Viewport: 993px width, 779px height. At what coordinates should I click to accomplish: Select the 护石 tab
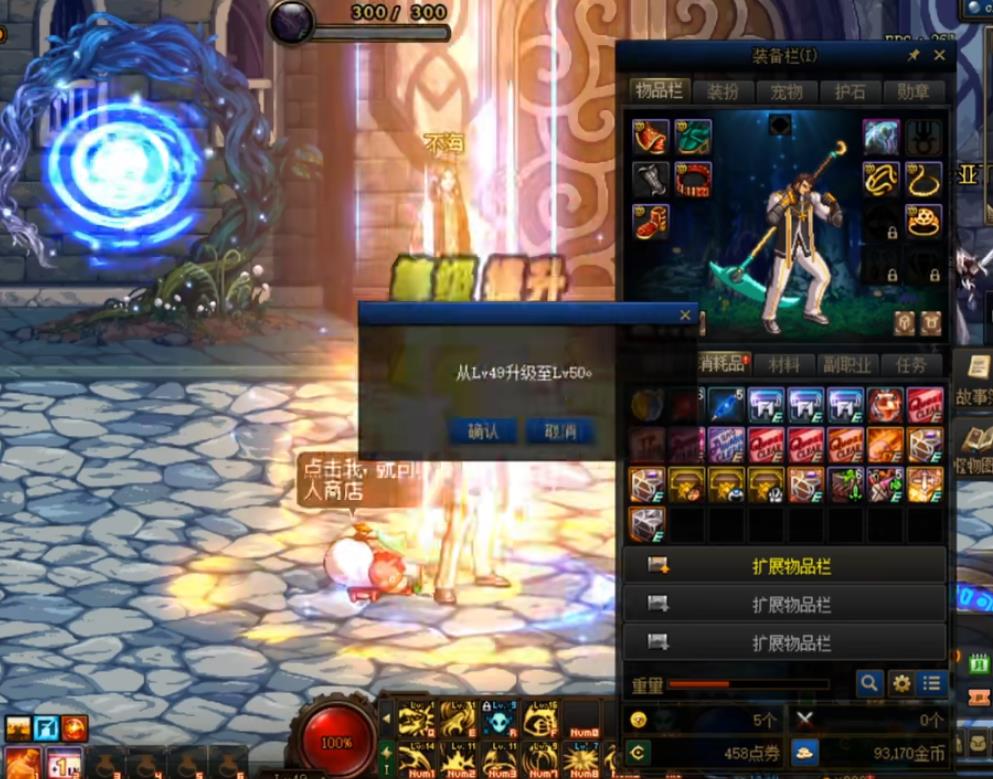point(849,92)
